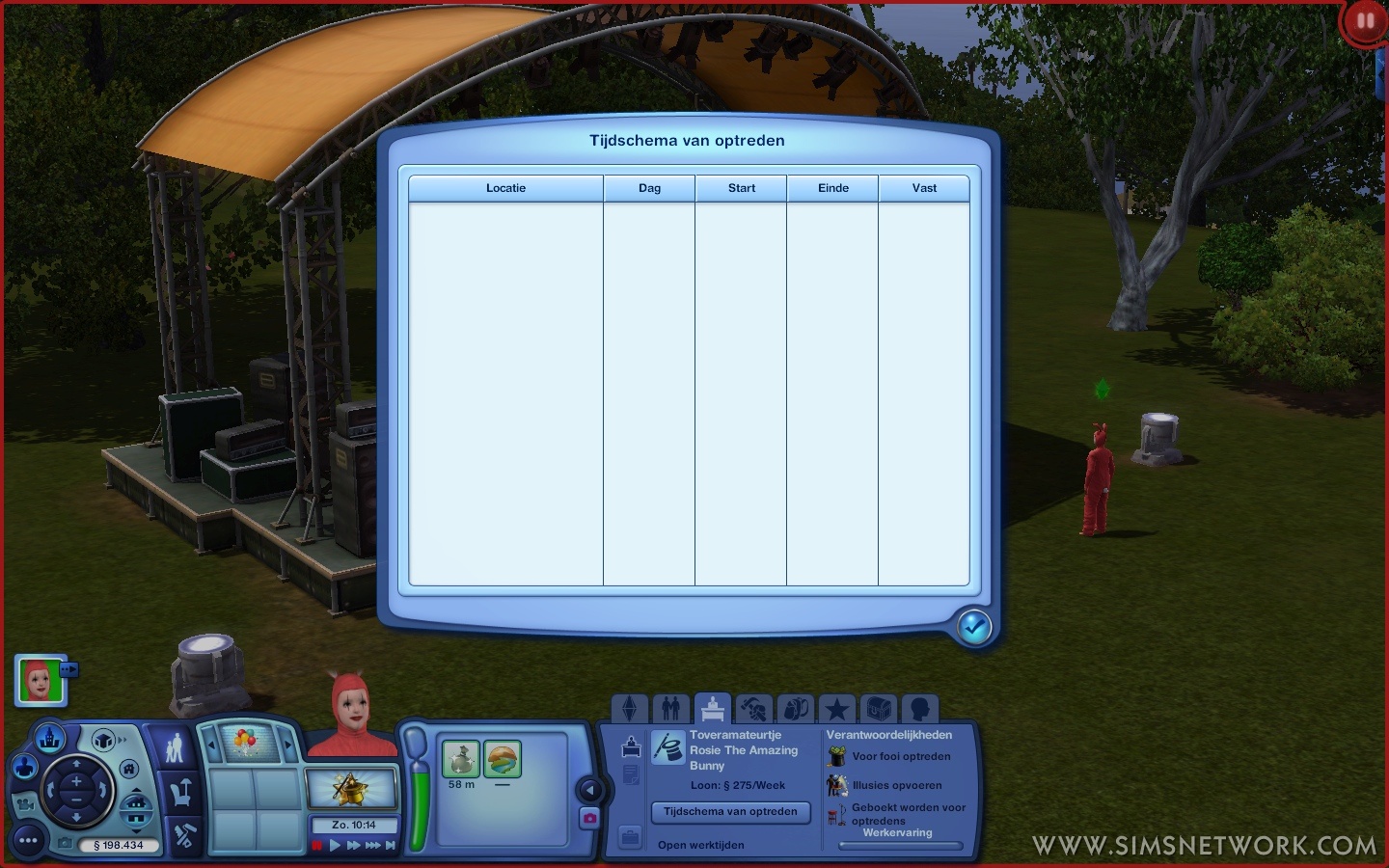This screenshot has height=868, width=1389.
Task: Switch to the relationships tab with two figures
Action: 671,710
